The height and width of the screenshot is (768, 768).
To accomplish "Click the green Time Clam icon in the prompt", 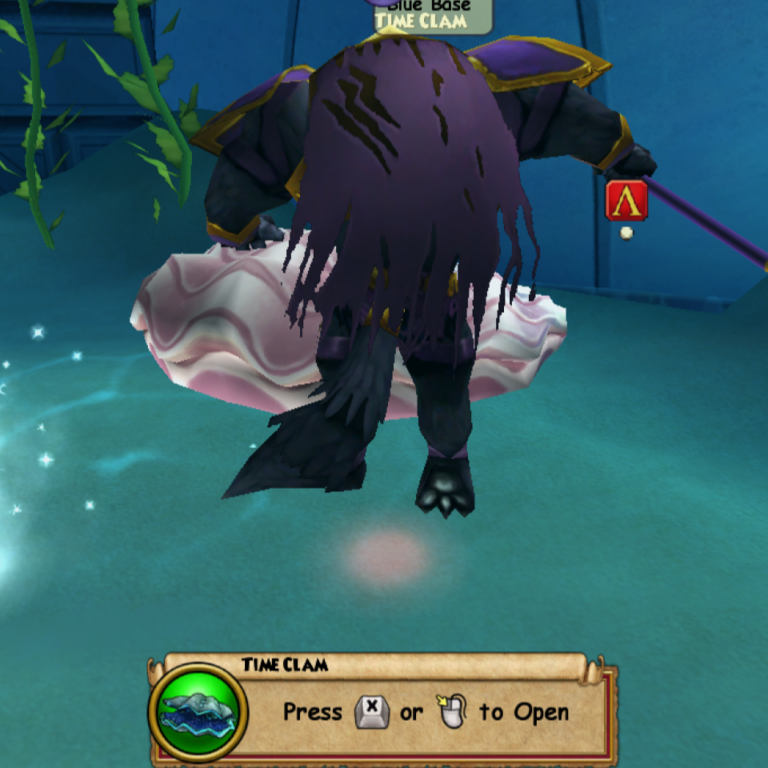I will click(x=198, y=711).
